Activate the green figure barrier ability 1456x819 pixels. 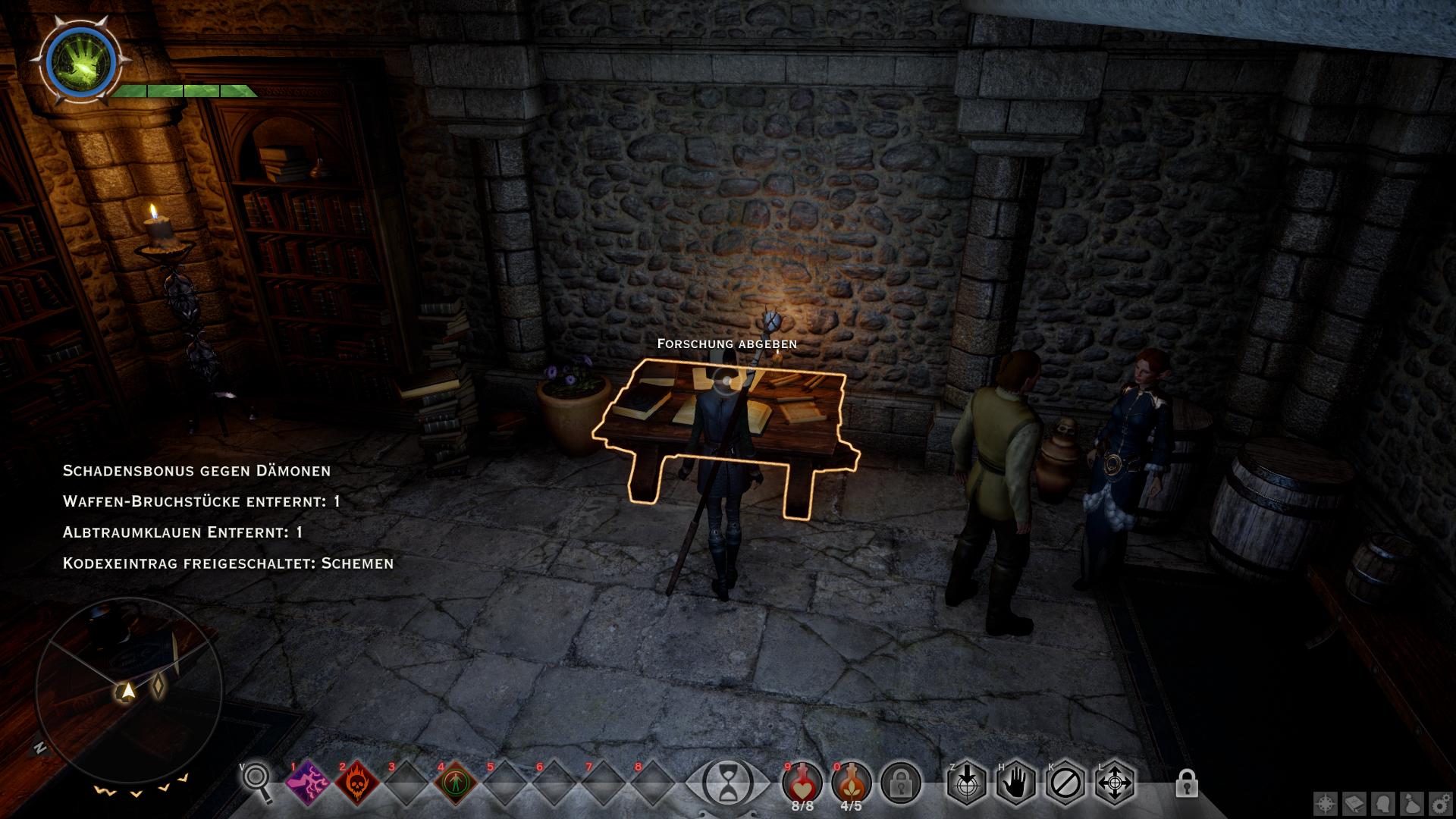pyautogui.click(x=456, y=783)
